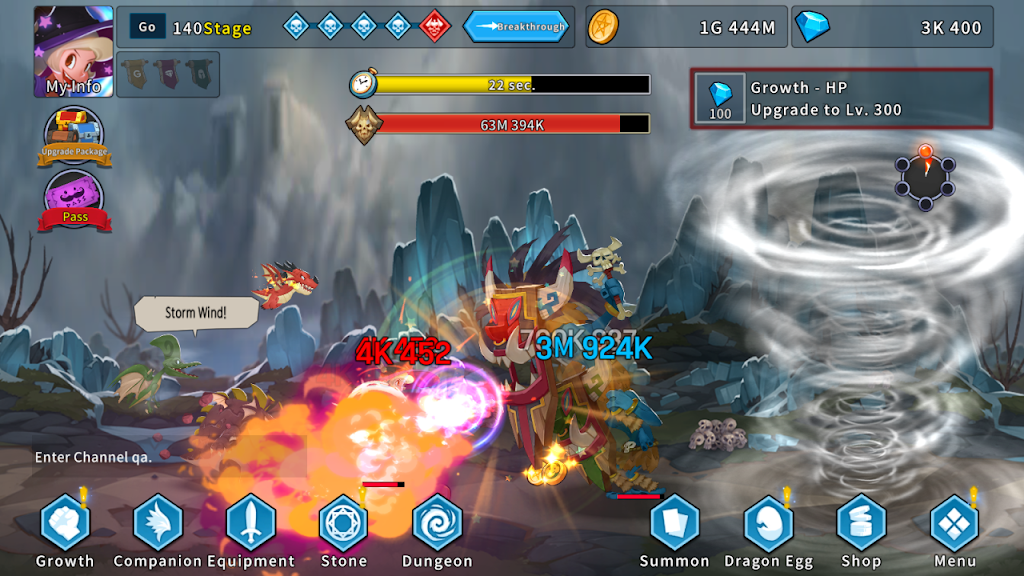Select the Growth - HP upgrade quest
Image resolution: width=1024 pixels, height=576 pixels.
tap(841, 98)
